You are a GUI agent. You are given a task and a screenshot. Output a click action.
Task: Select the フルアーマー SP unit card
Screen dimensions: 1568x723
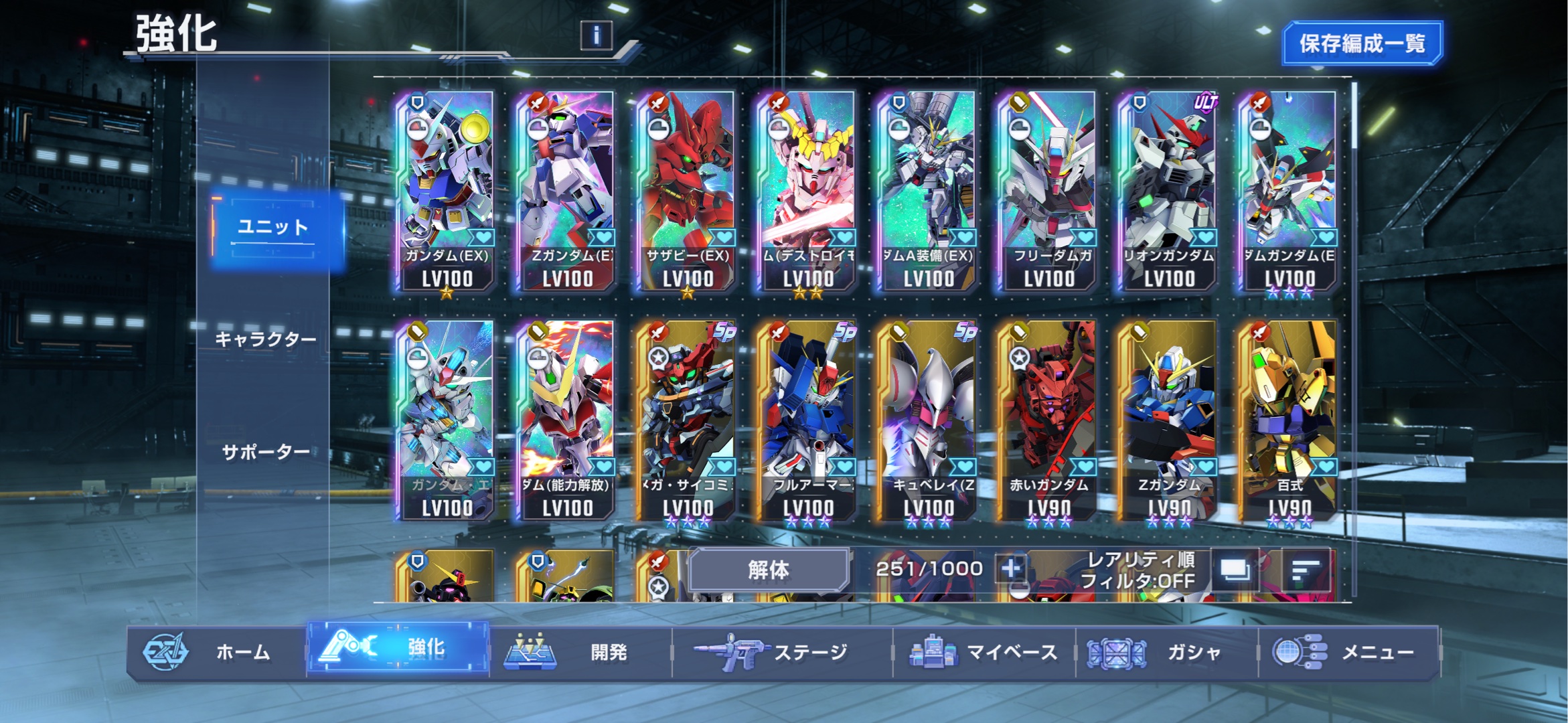pyautogui.click(x=808, y=420)
